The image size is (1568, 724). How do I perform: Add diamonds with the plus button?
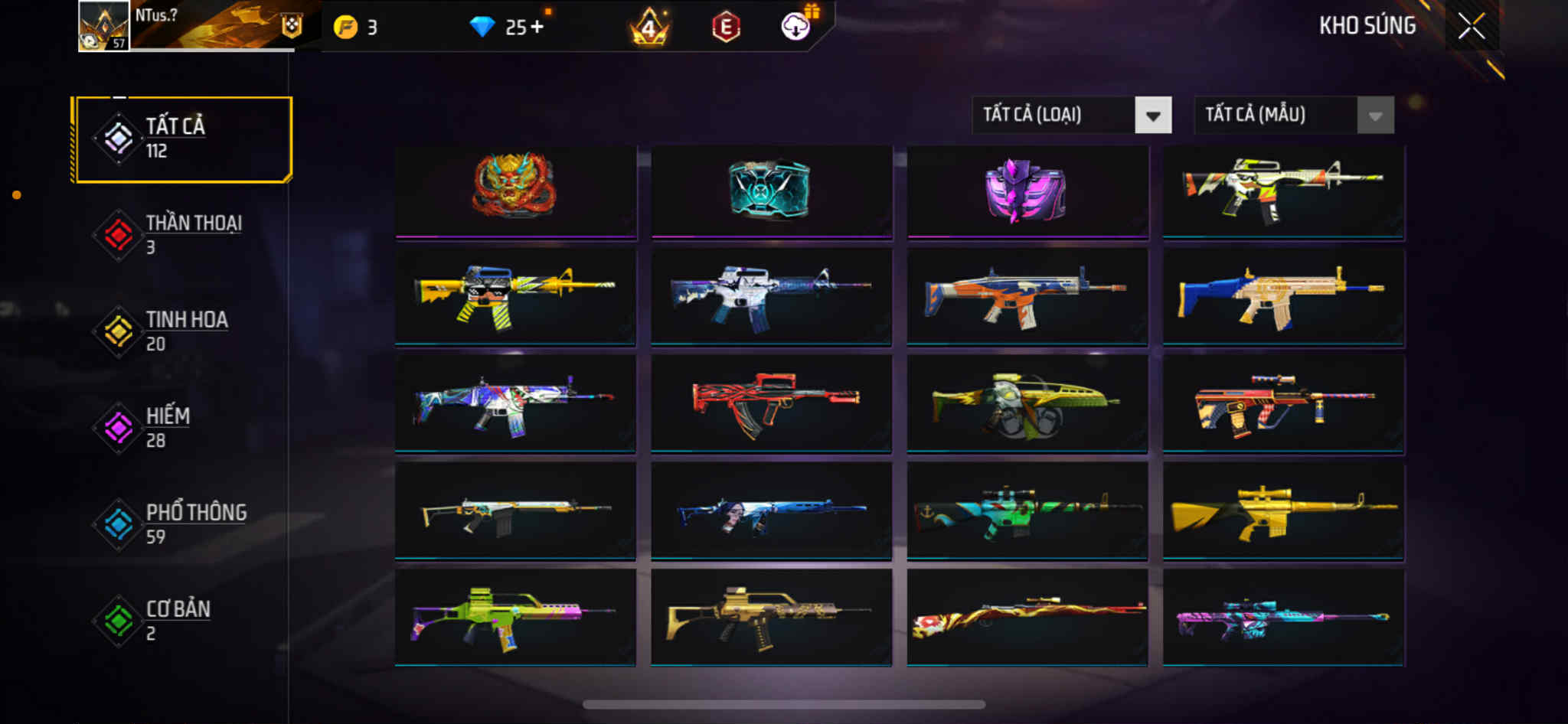tap(537, 28)
